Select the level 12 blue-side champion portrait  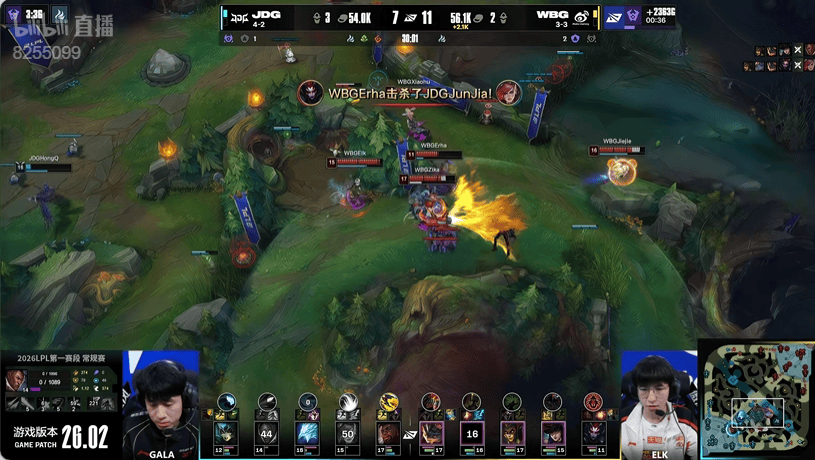pos(225,434)
